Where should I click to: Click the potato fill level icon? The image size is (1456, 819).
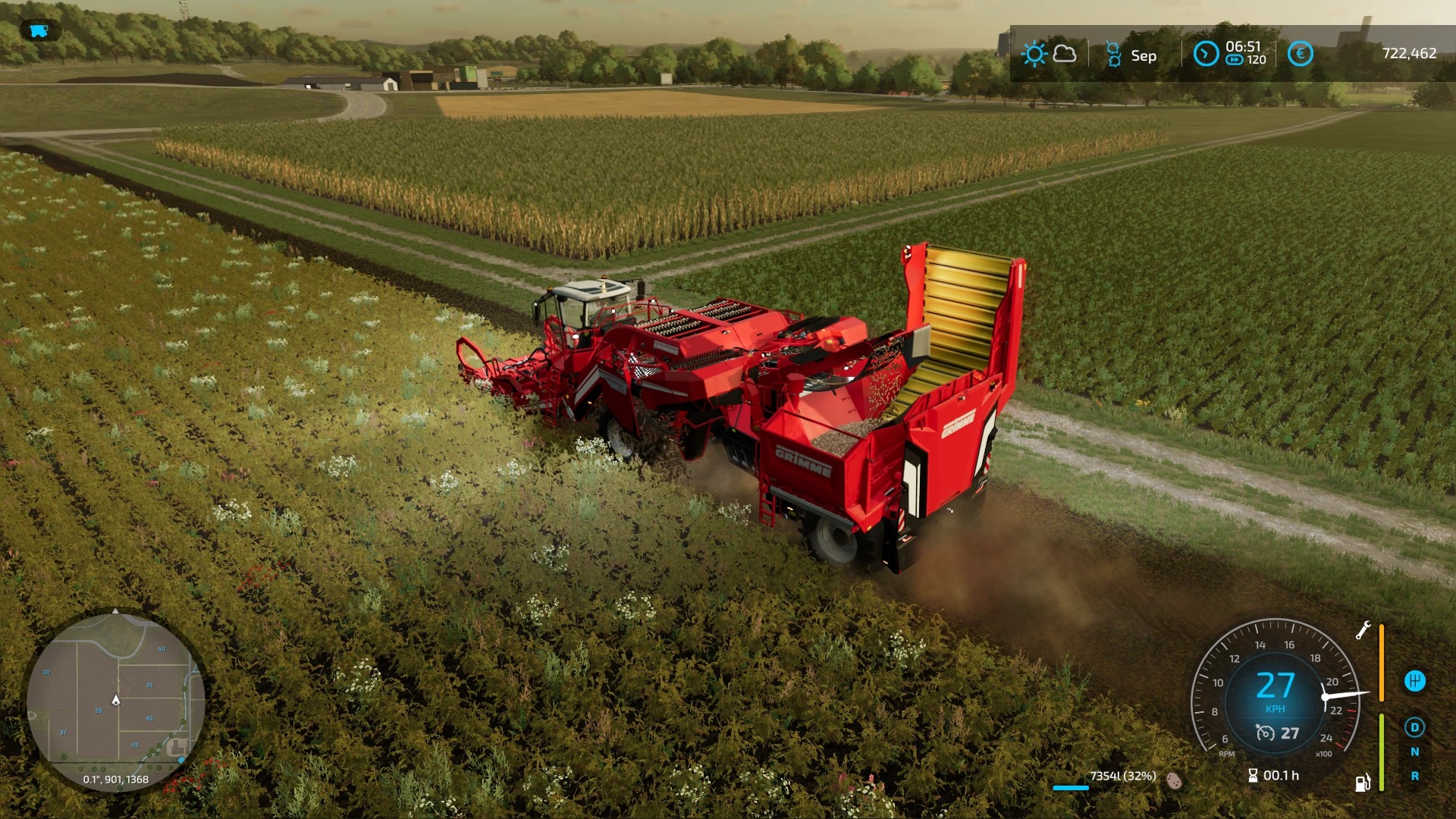pyautogui.click(x=1174, y=780)
